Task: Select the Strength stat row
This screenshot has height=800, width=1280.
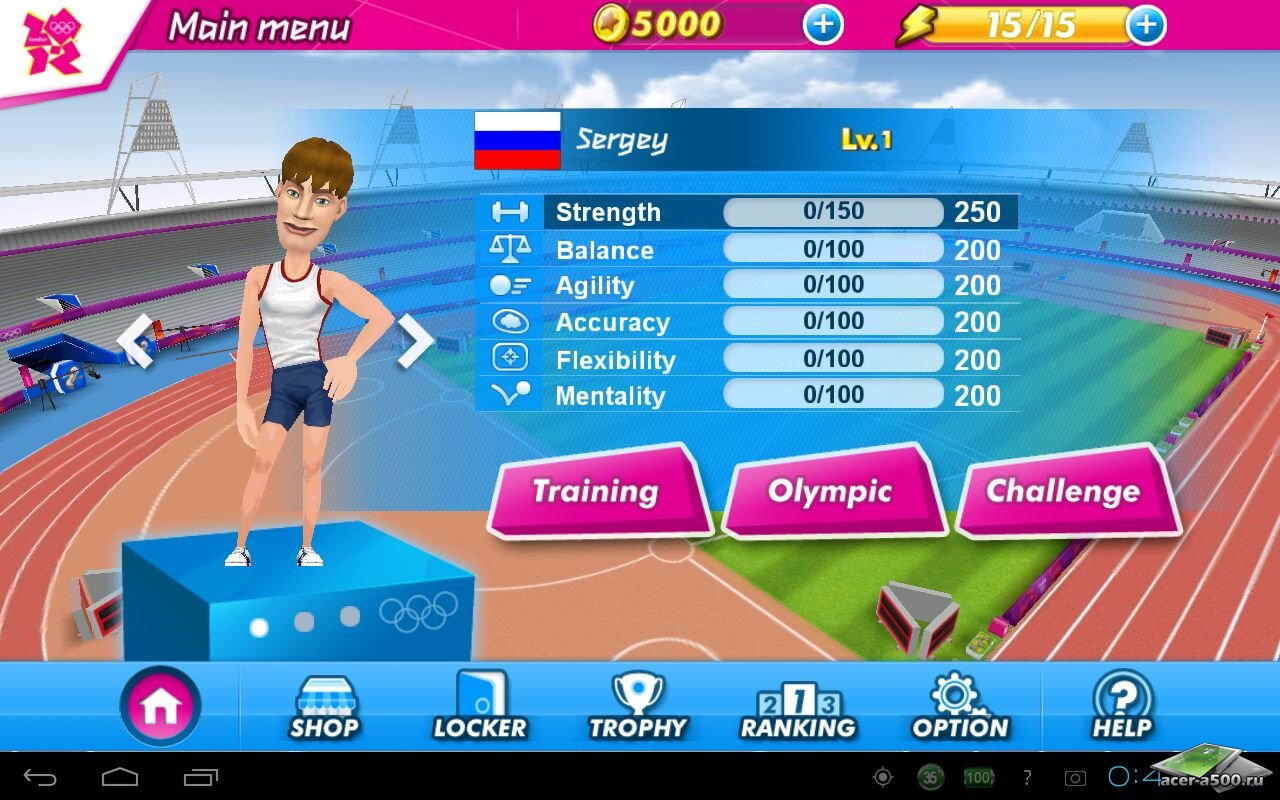Action: (x=748, y=212)
